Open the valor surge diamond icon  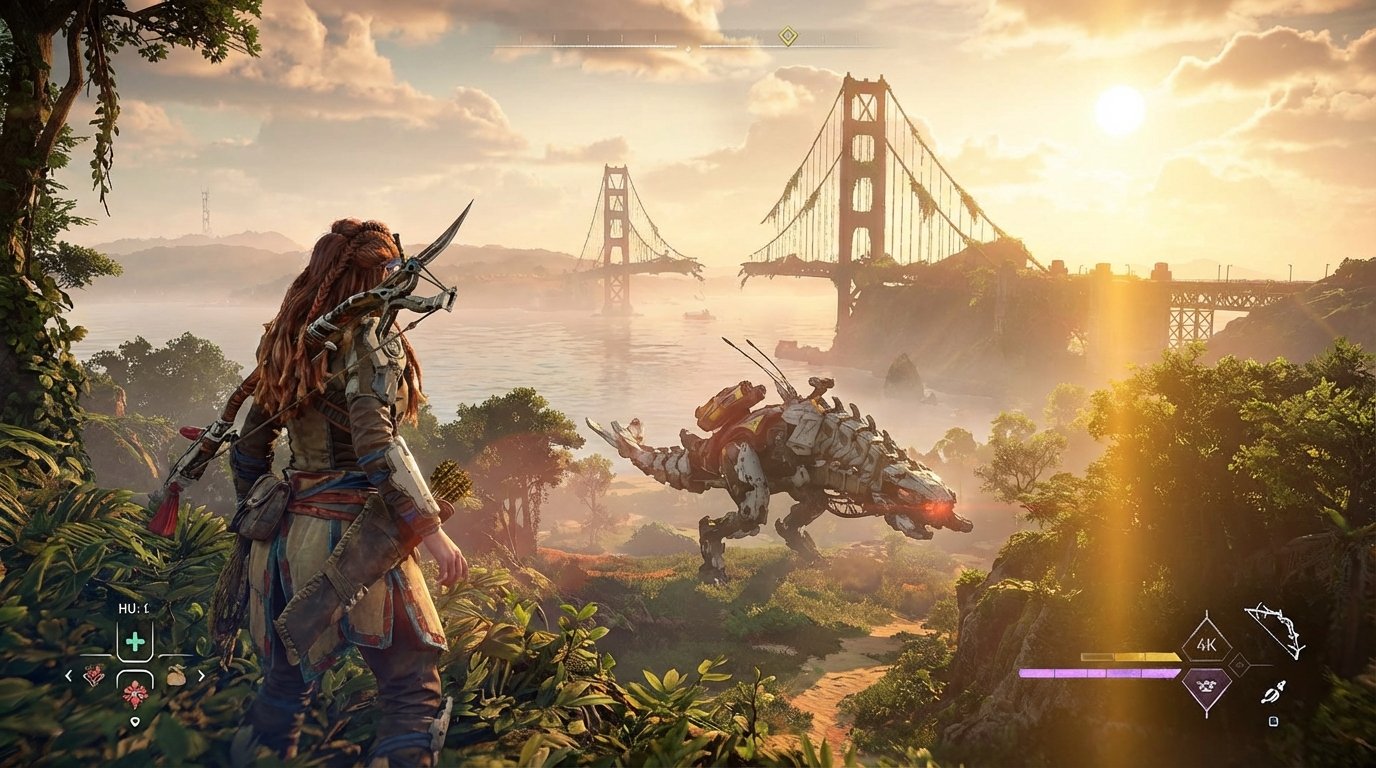click(1206, 684)
